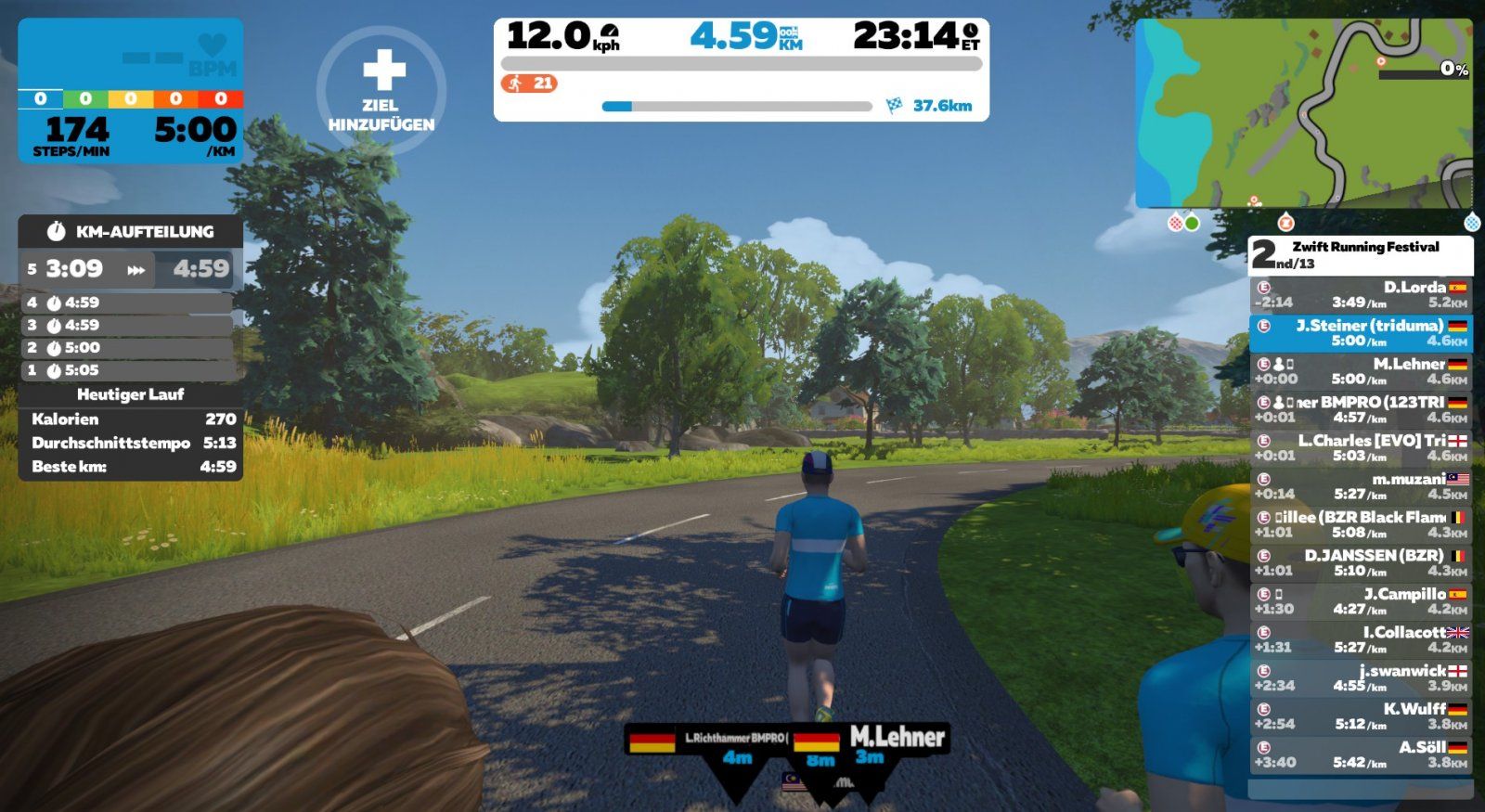This screenshot has width=1485, height=812.
Task: Select m.muzani in the runners list
Action: [1360, 486]
